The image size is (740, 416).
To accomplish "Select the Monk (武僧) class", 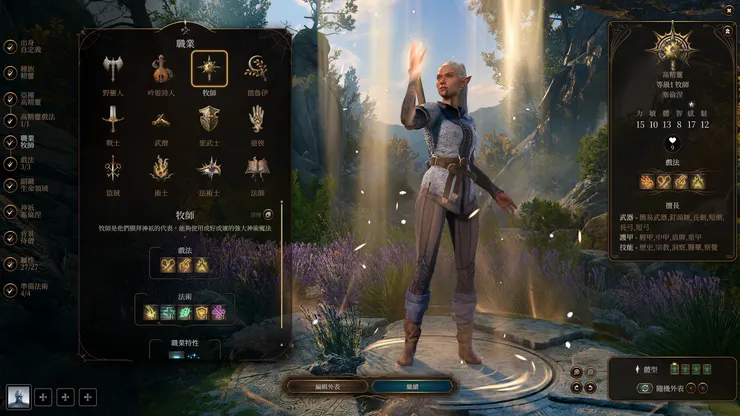I will pyautogui.click(x=160, y=118).
